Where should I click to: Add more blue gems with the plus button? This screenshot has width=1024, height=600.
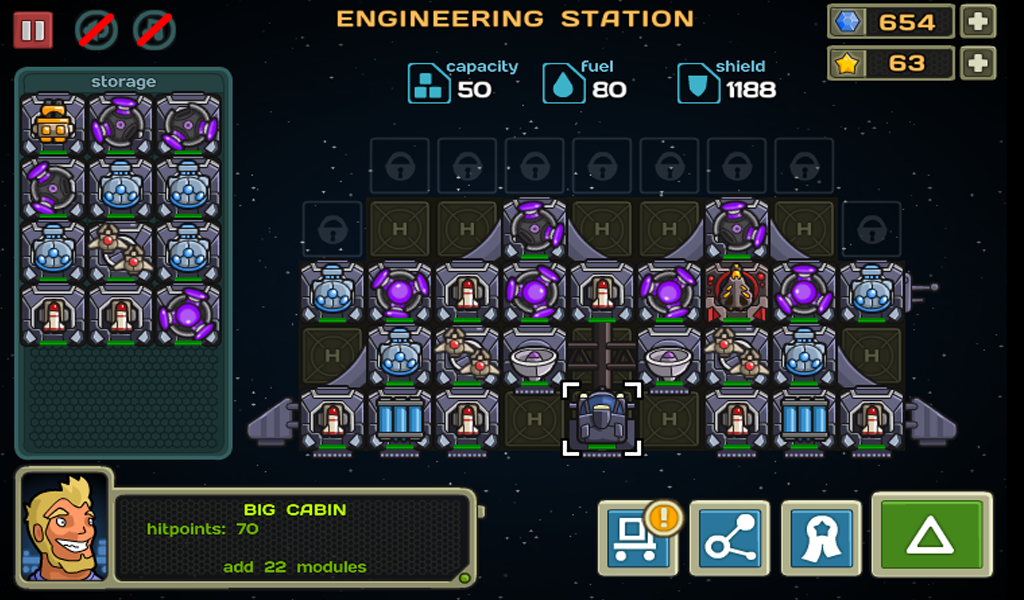977,21
